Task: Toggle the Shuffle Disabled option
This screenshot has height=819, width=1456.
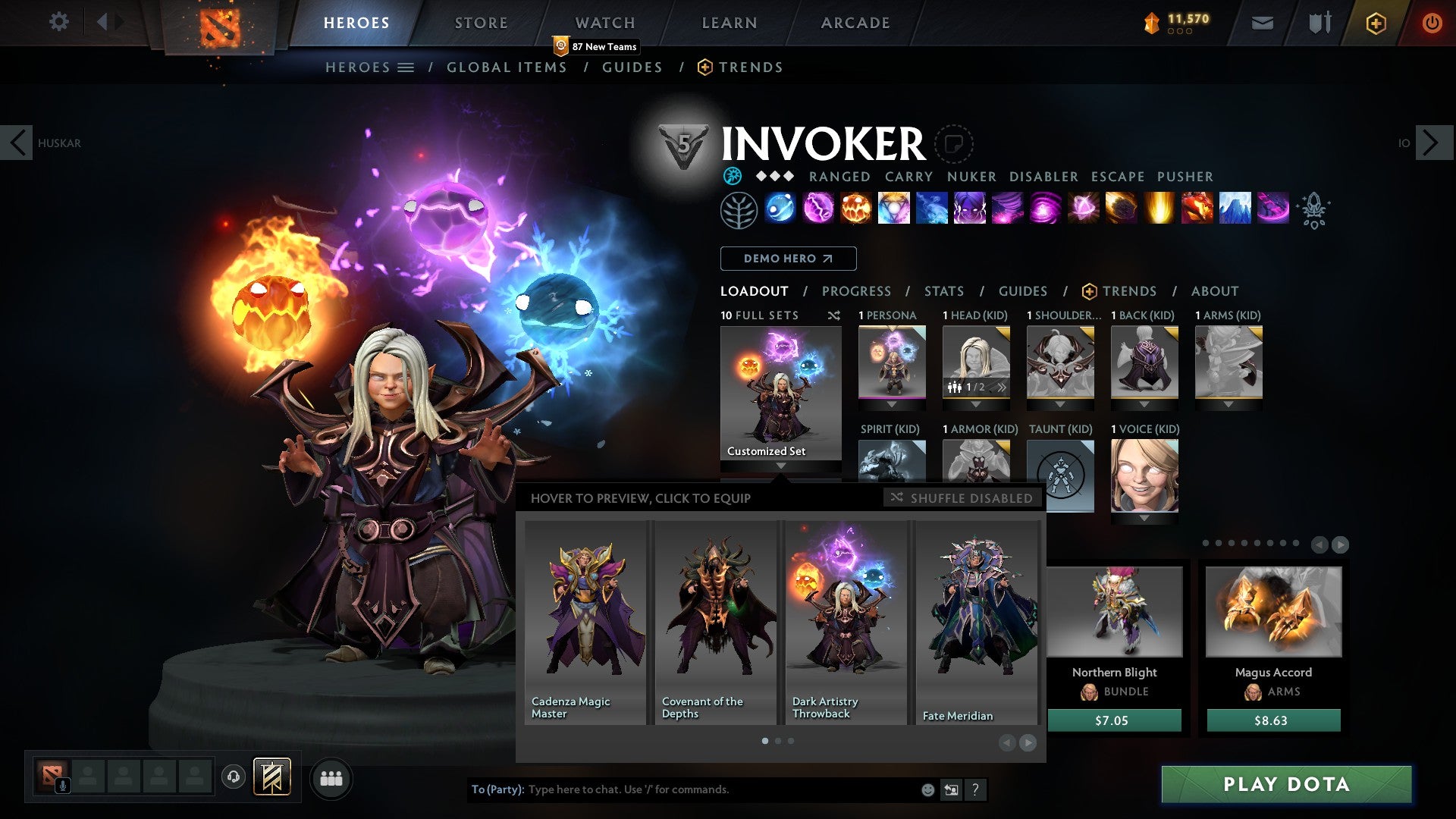Action: (962, 498)
